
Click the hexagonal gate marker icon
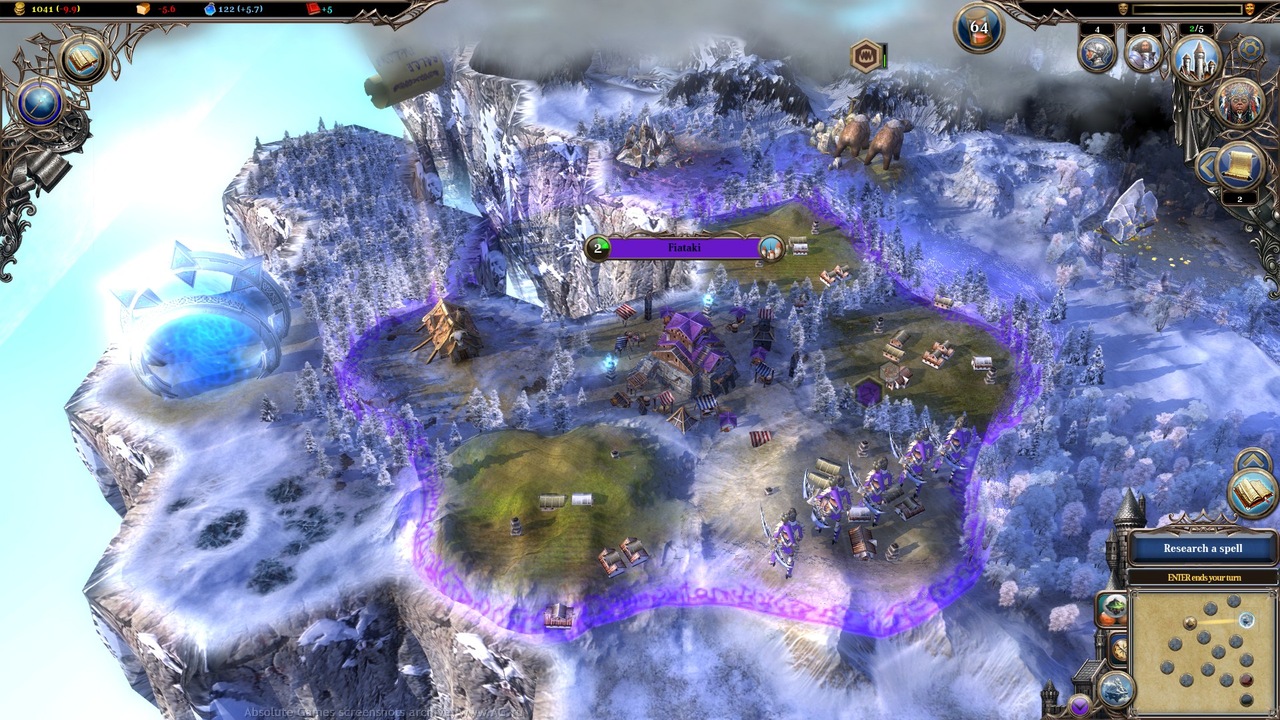[865, 56]
